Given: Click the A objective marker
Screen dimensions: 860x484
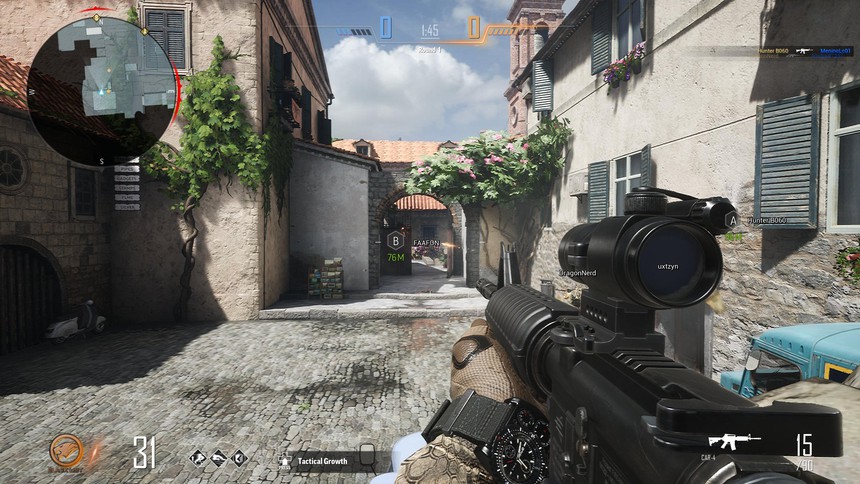Looking at the screenshot, I should [732, 220].
